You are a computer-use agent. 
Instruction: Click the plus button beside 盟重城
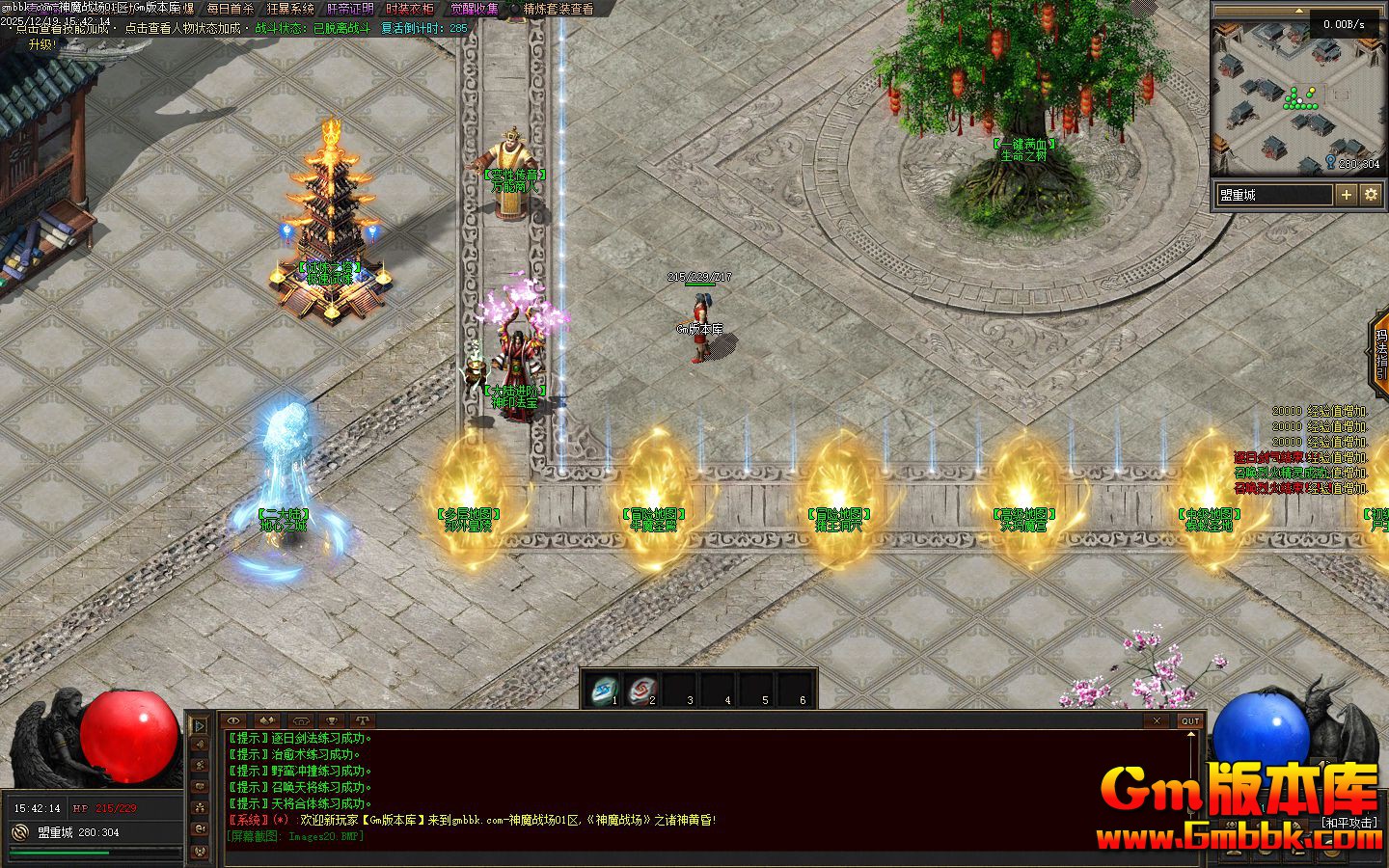coord(1347,195)
